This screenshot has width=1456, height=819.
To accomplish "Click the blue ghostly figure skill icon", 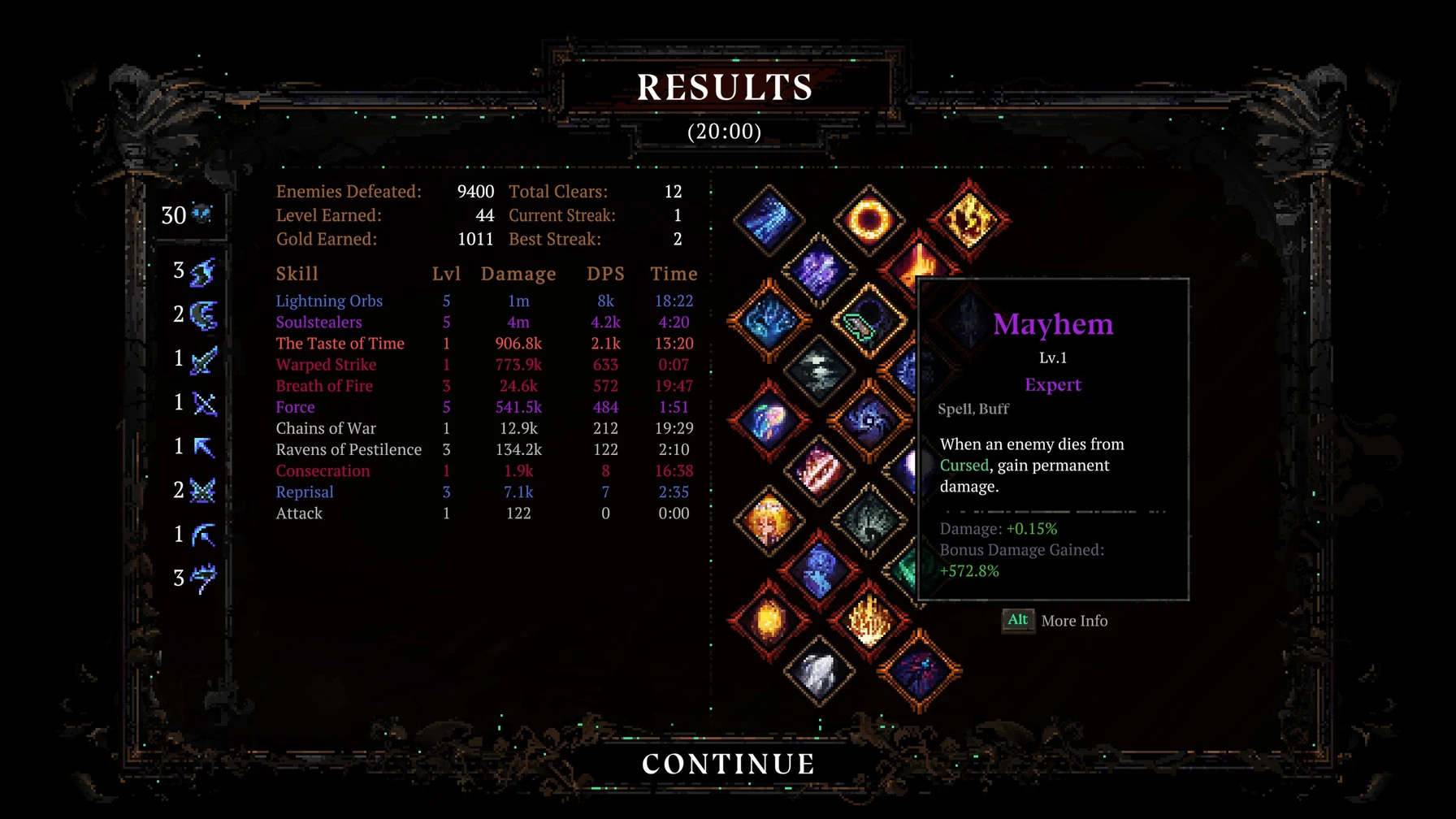I will pyautogui.click(x=819, y=570).
